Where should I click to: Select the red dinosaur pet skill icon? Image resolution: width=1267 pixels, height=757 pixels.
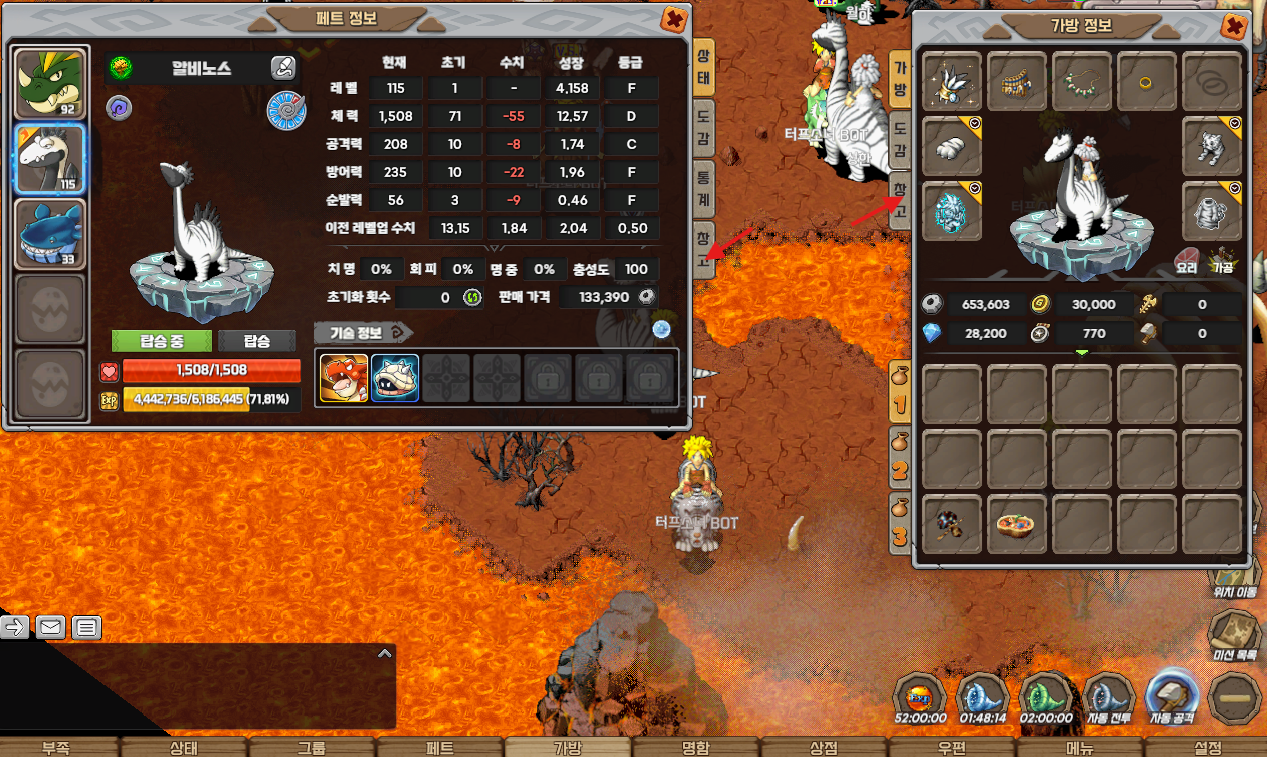point(344,379)
